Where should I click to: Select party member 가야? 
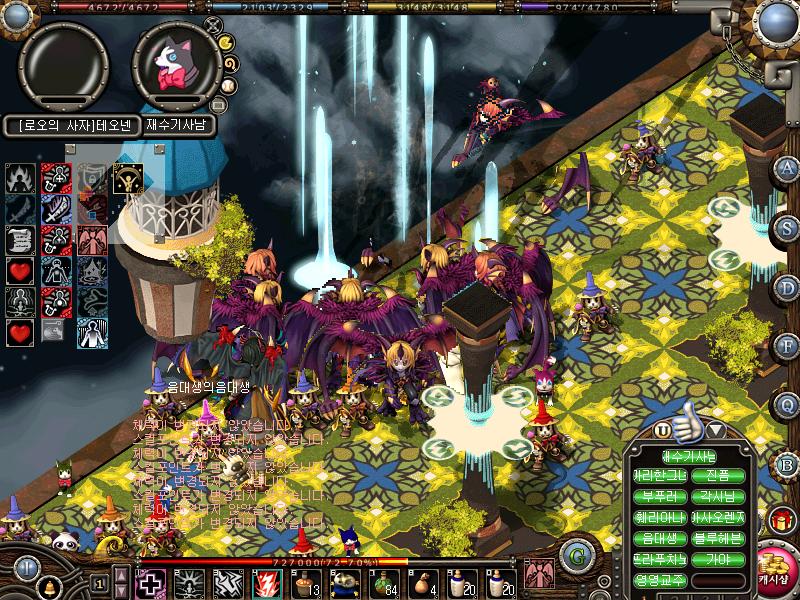click(x=717, y=558)
